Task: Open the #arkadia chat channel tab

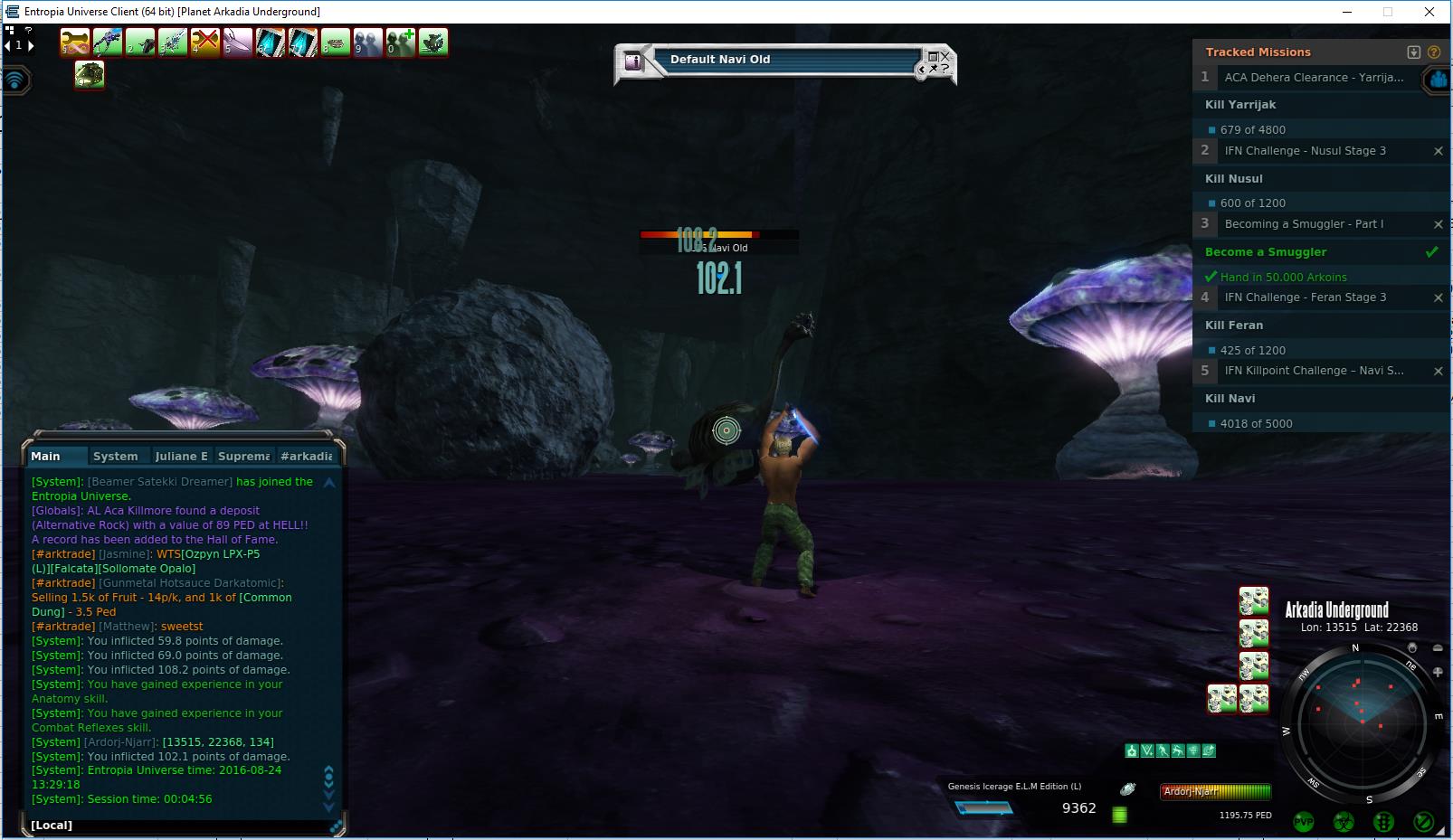Action: pos(306,457)
